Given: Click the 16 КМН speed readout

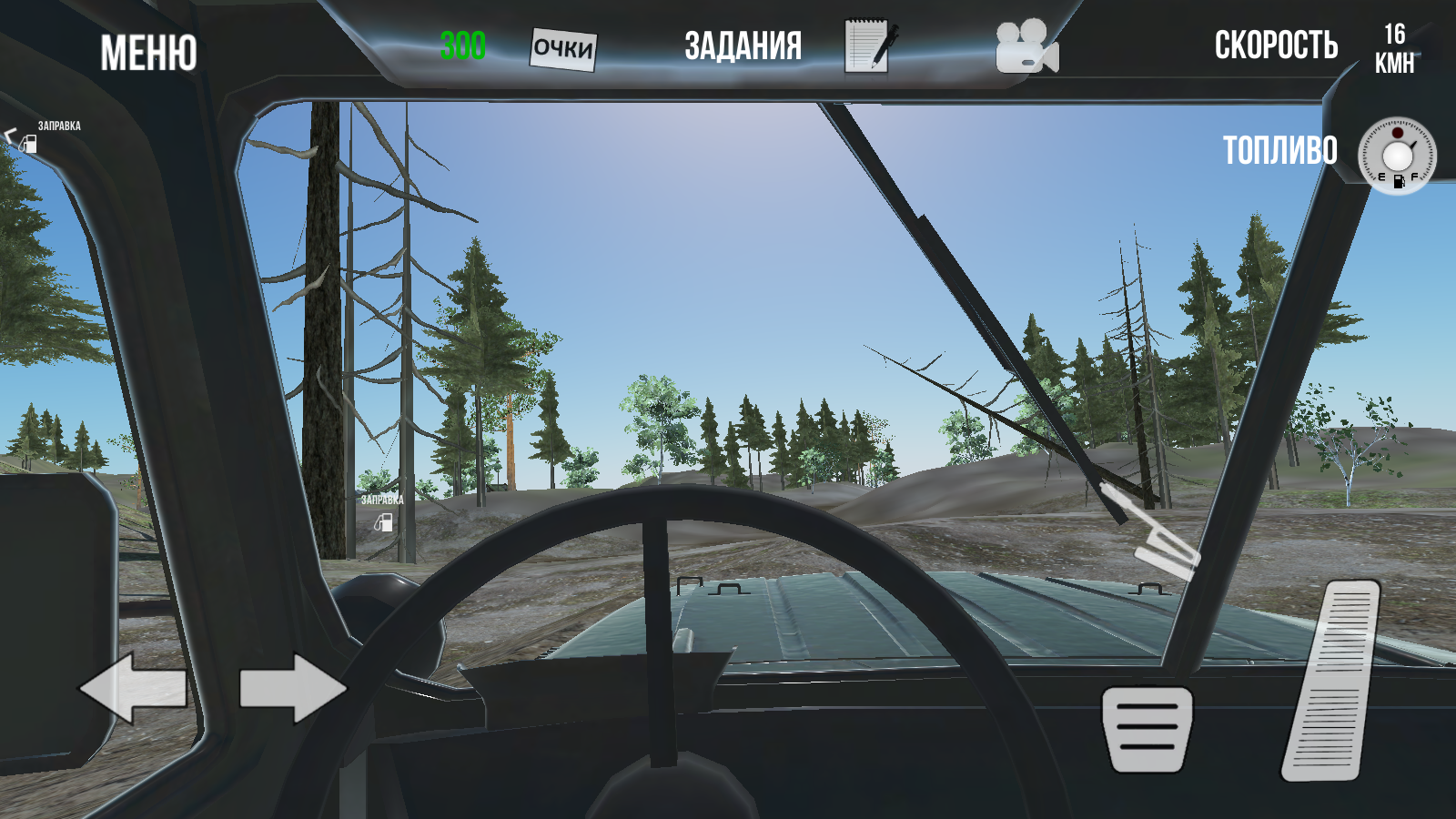Looking at the screenshot, I should click(1393, 47).
